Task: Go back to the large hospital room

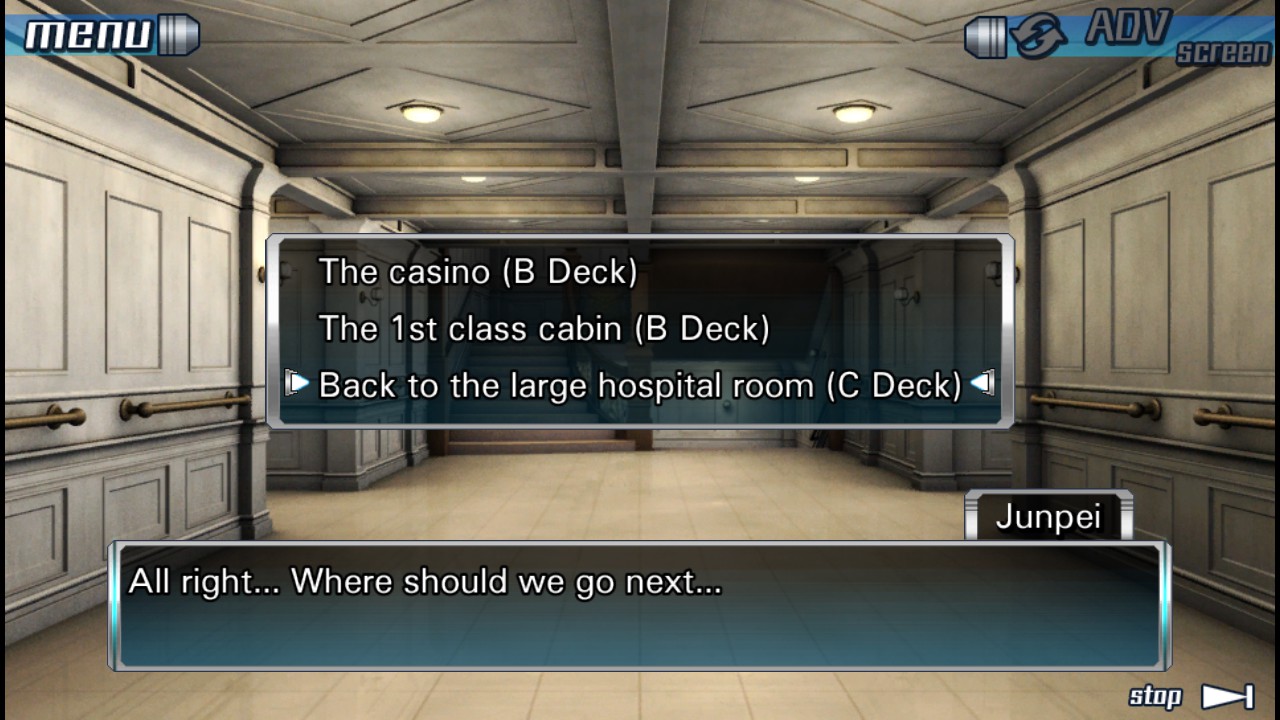Action: pyautogui.click(x=640, y=385)
